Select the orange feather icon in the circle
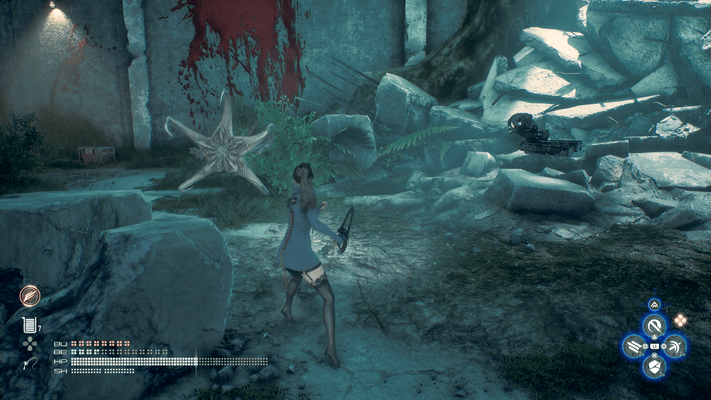 tap(28, 296)
